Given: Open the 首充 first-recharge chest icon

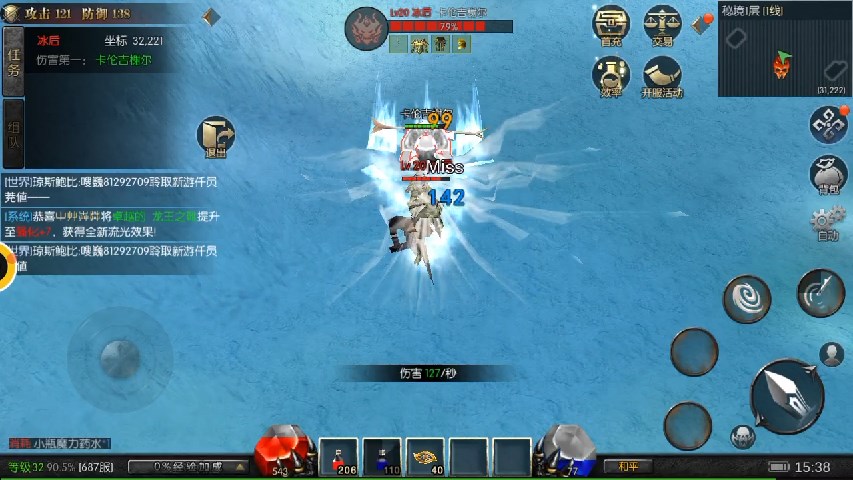Looking at the screenshot, I should (x=611, y=25).
